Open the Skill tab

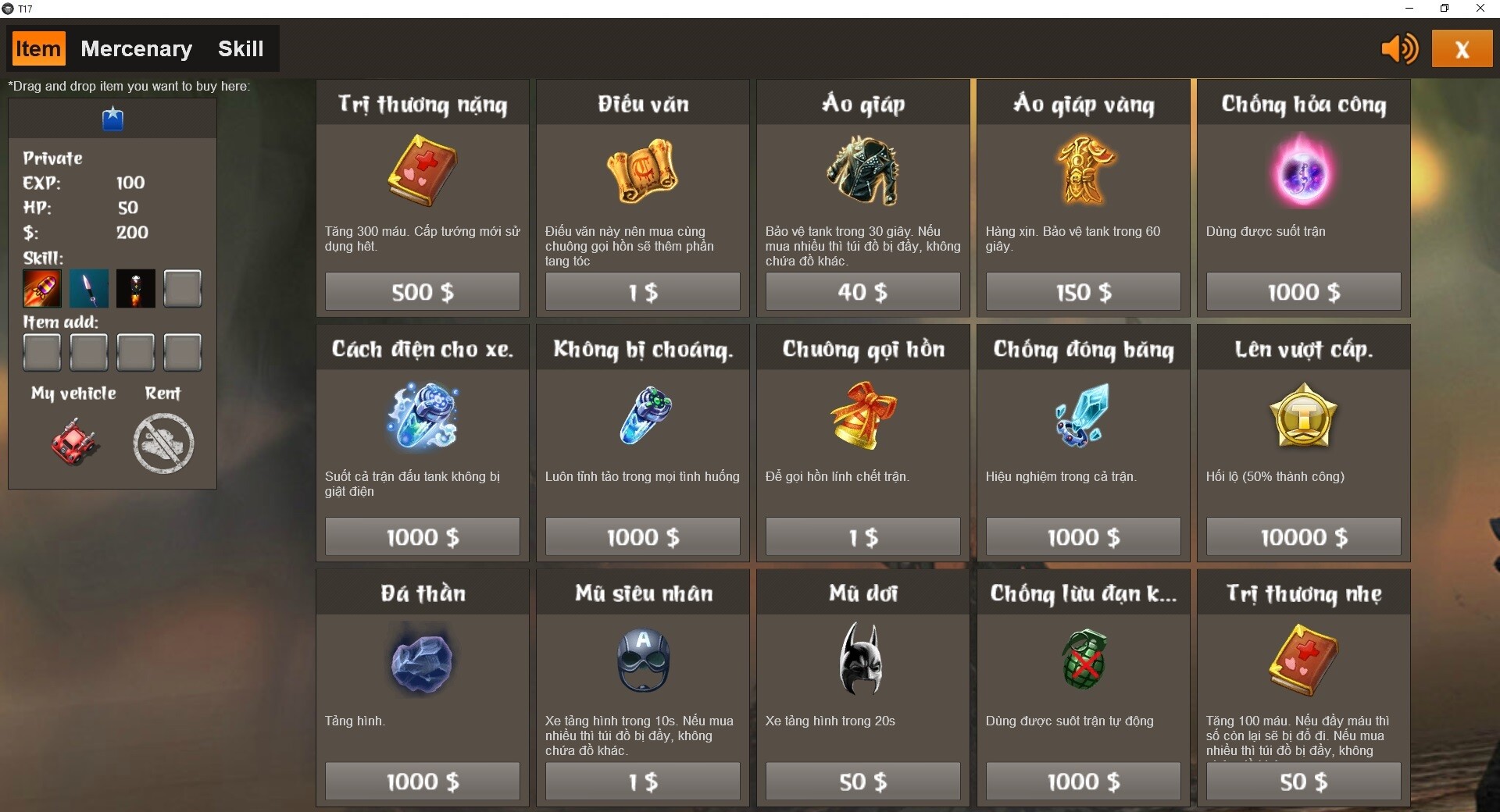tap(241, 48)
